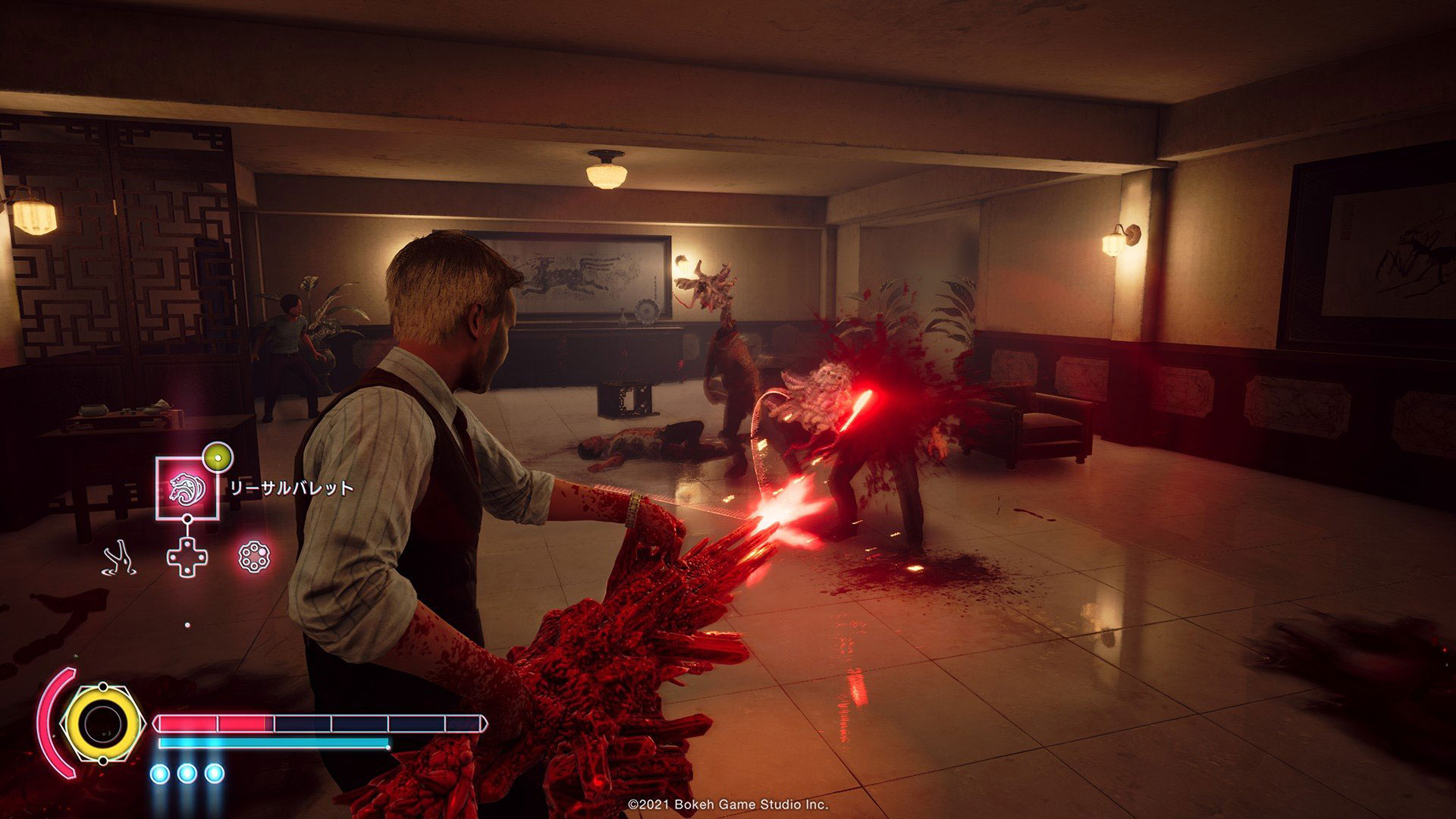This screenshot has height=819, width=1456.
Task: Click the yellow ring emblem by the health bar
Action: pos(102,724)
